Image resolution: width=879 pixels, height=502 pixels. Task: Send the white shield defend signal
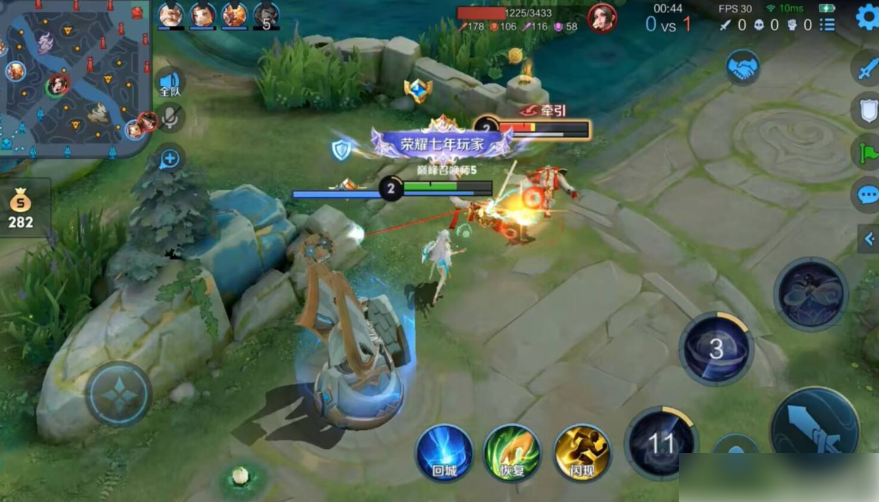coord(866,110)
